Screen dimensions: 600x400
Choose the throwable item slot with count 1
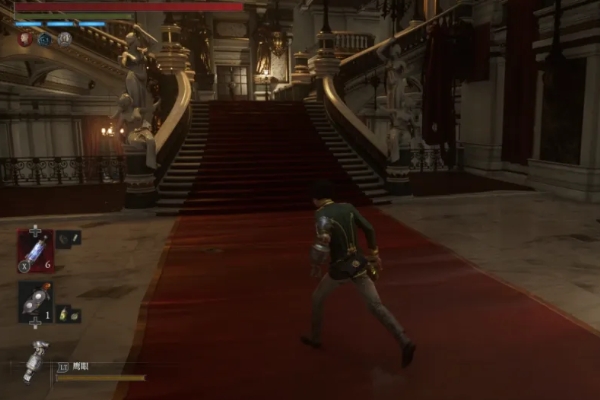pyautogui.click(x=35, y=300)
